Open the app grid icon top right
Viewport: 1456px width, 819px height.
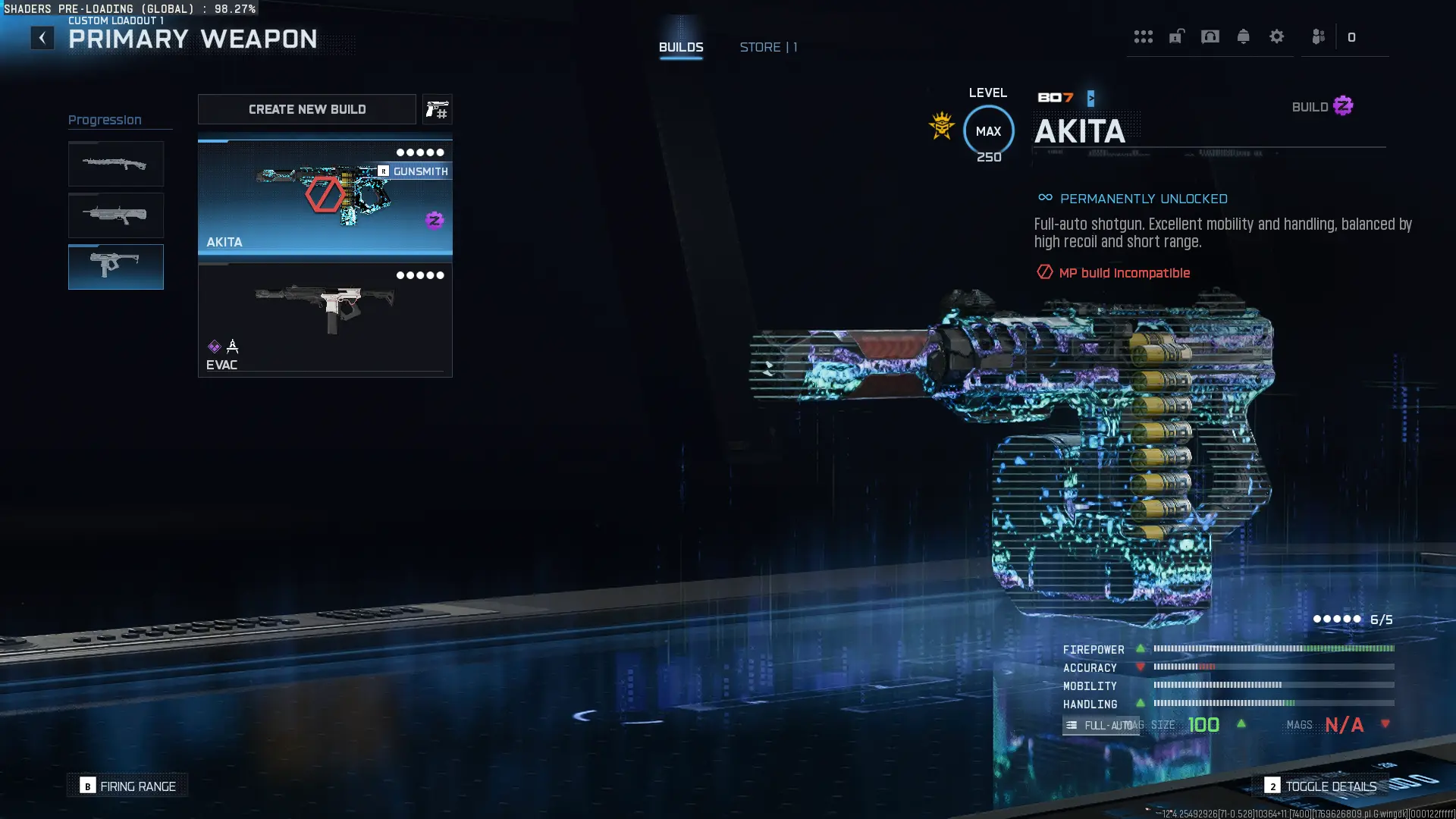[1144, 37]
